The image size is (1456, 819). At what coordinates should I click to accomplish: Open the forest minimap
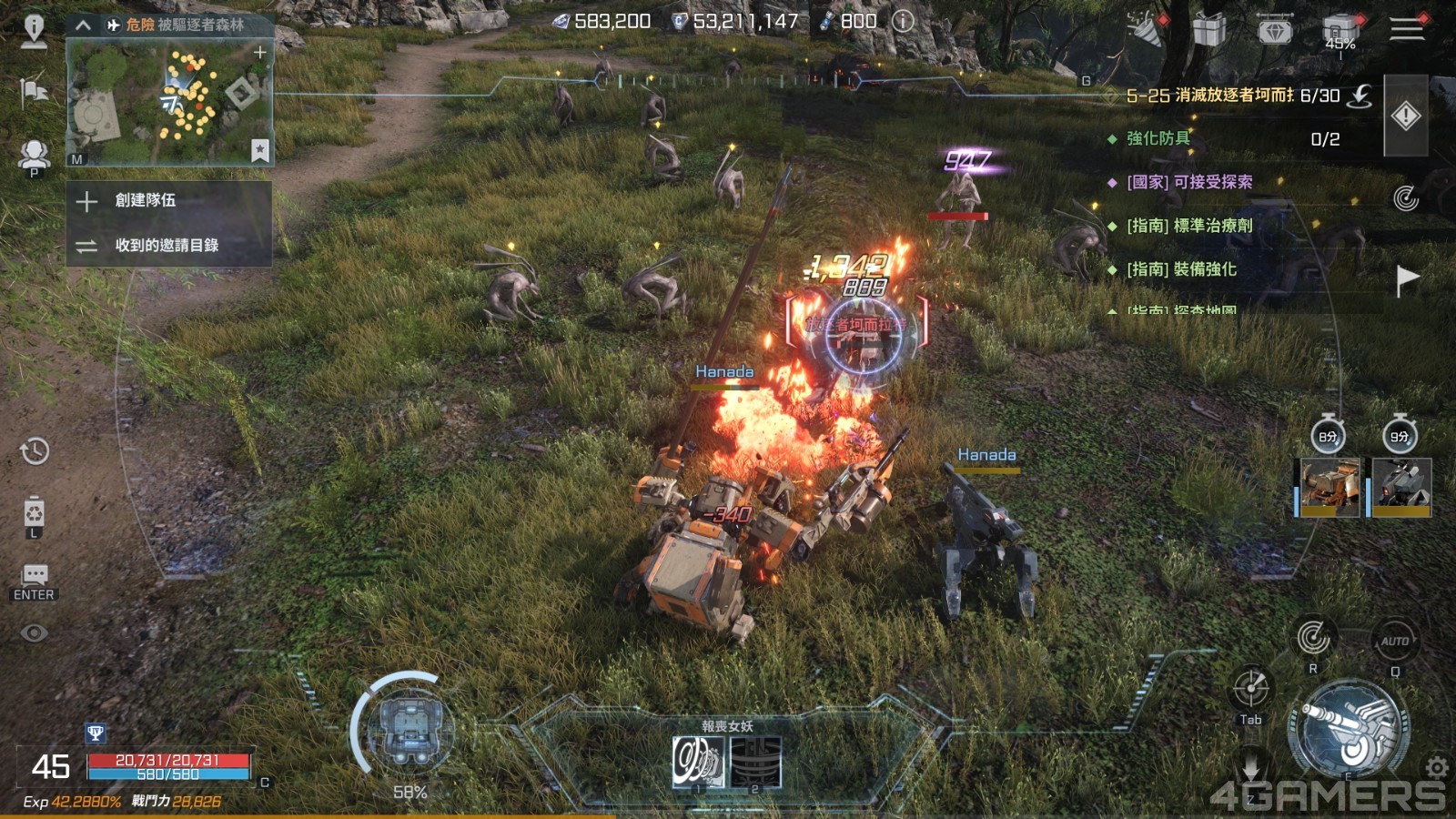(x=170, y=102)
